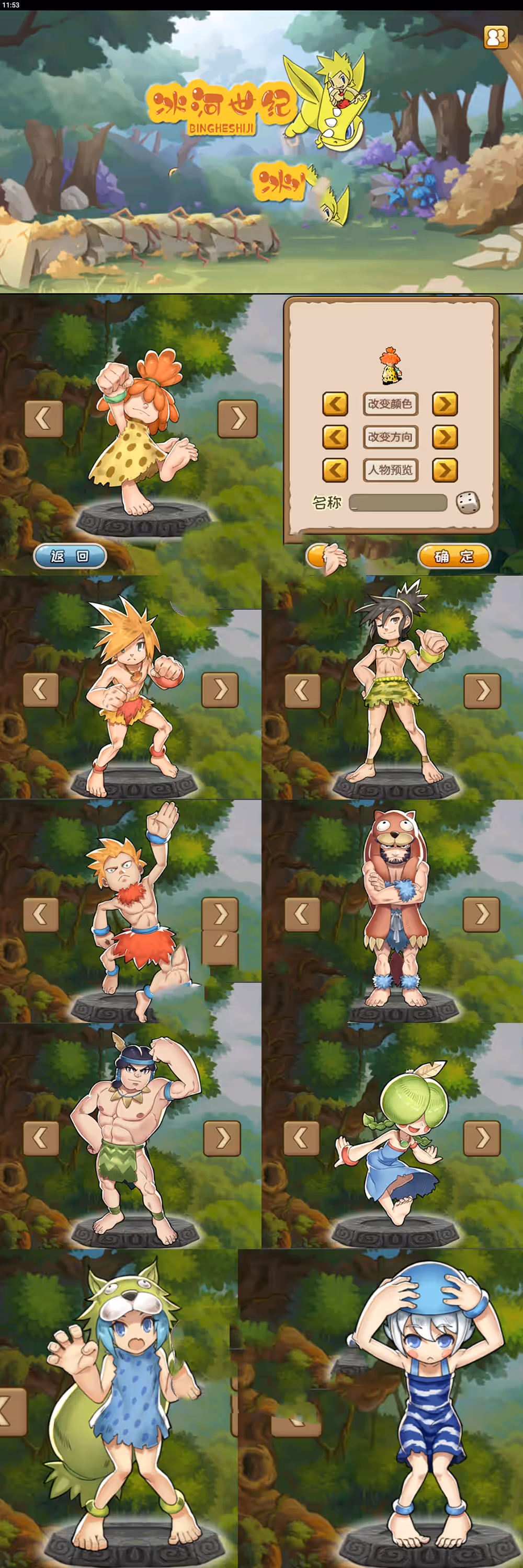Click left arrow beside the spiky blond fighter
The width and height of the screenshot is (523, 1568).
(x=41, y=689)
